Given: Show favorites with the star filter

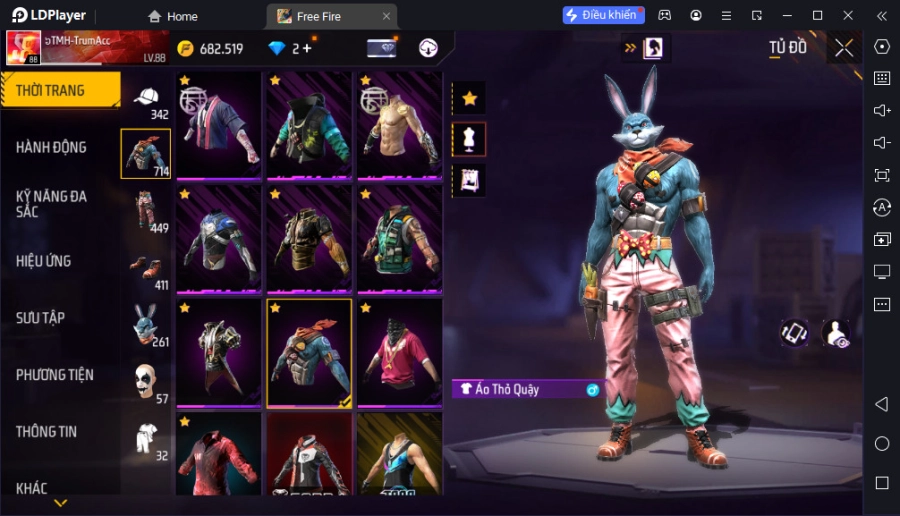Looking at the screenshot, I should [469, 98].
